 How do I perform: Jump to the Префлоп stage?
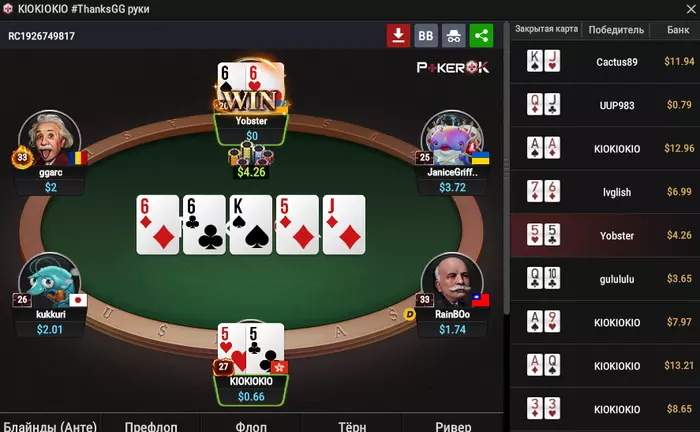[x=152, y=424]
